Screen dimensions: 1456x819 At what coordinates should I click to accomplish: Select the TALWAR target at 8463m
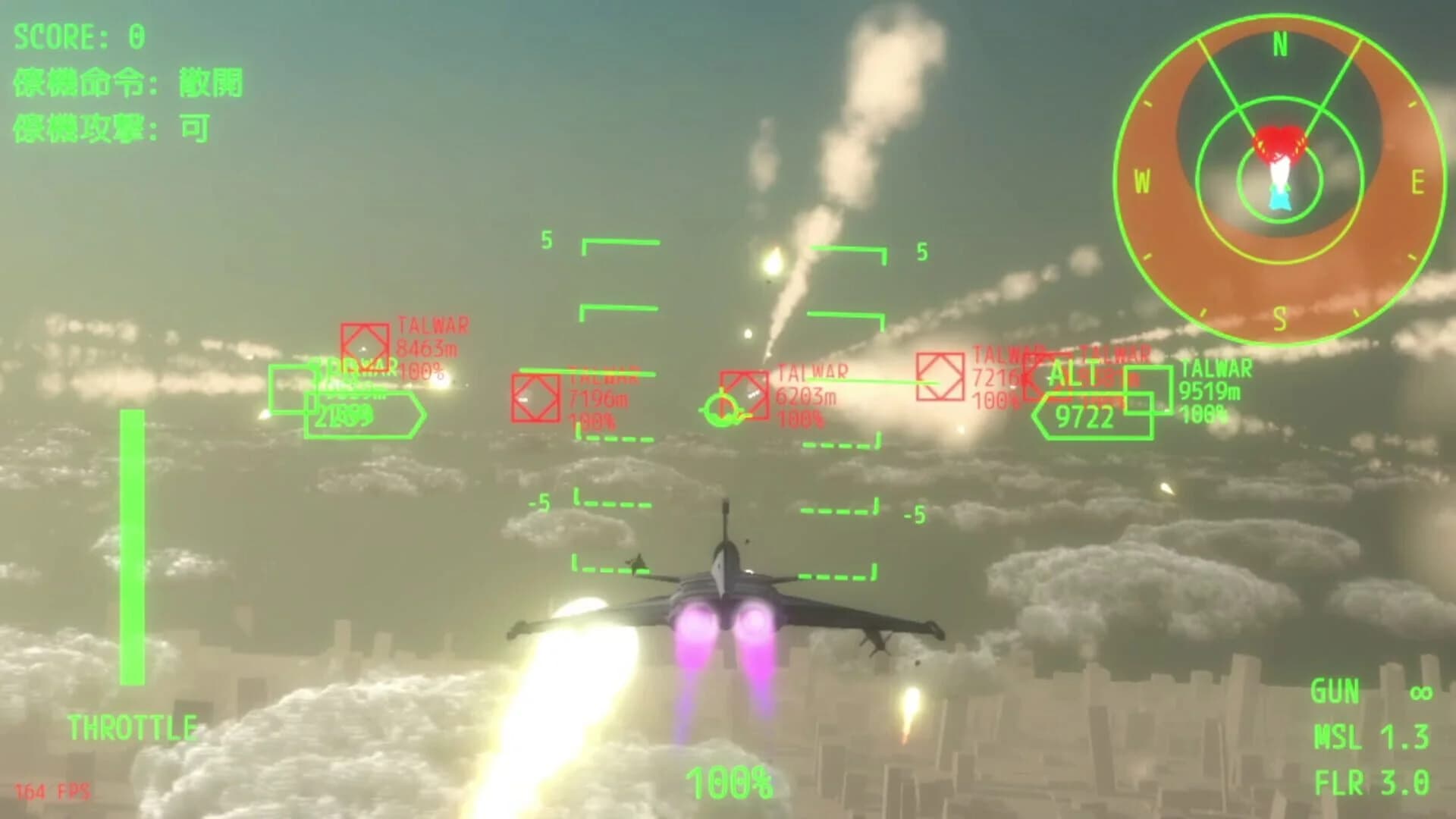365,348
